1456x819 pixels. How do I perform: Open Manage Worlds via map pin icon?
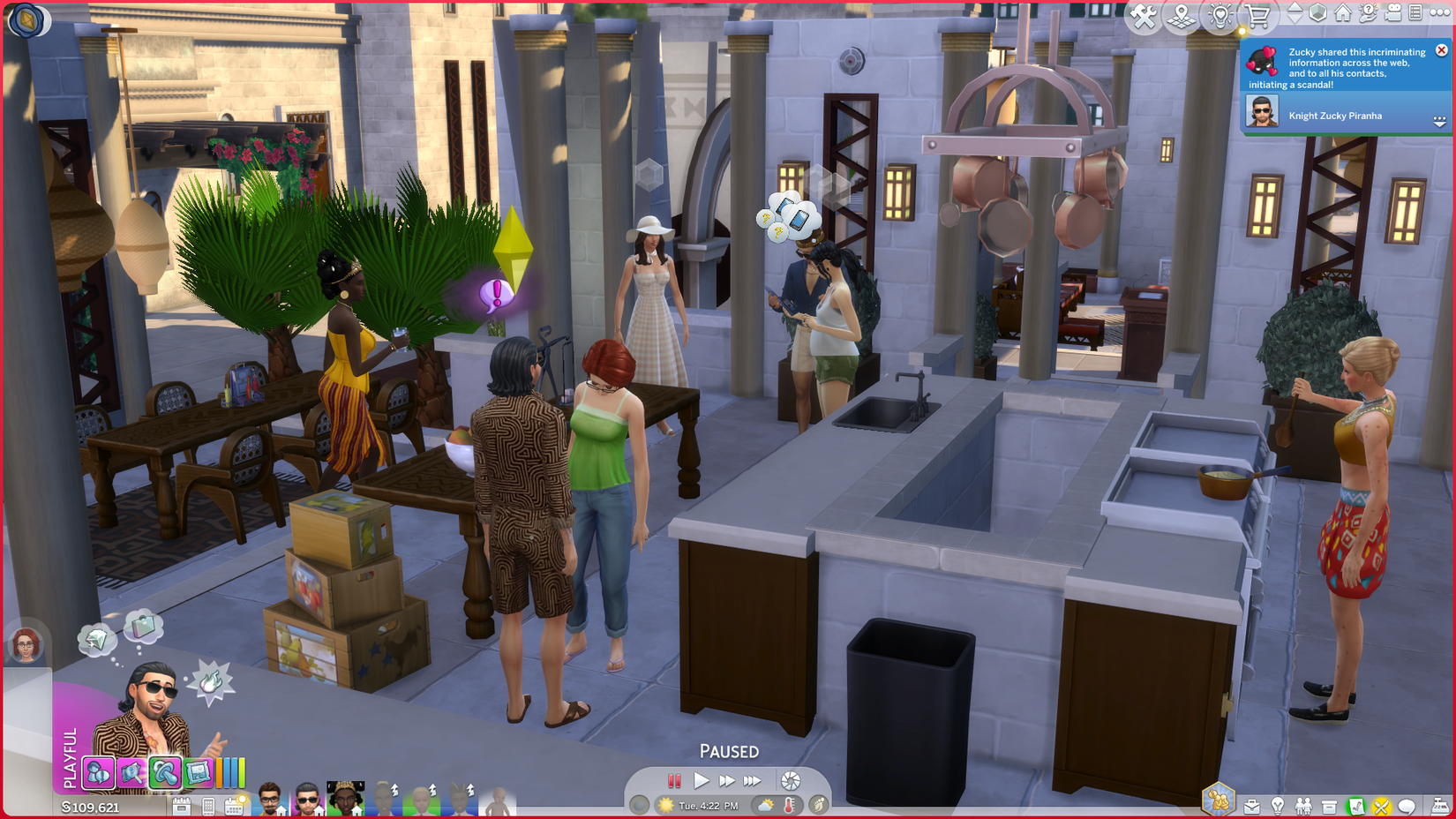pyautogui.click(x=1181, y=15)
